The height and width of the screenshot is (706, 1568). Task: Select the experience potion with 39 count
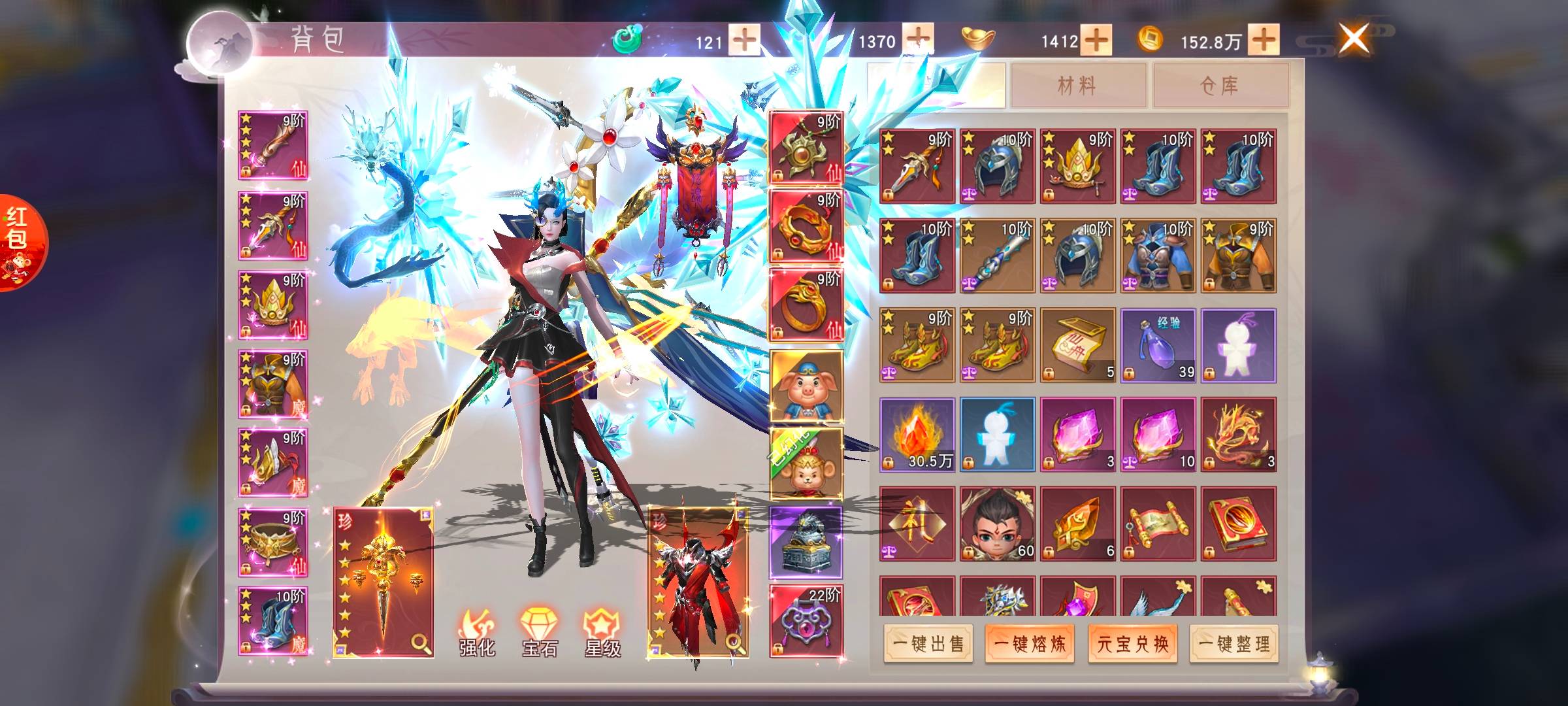(x=1158, y=345)
